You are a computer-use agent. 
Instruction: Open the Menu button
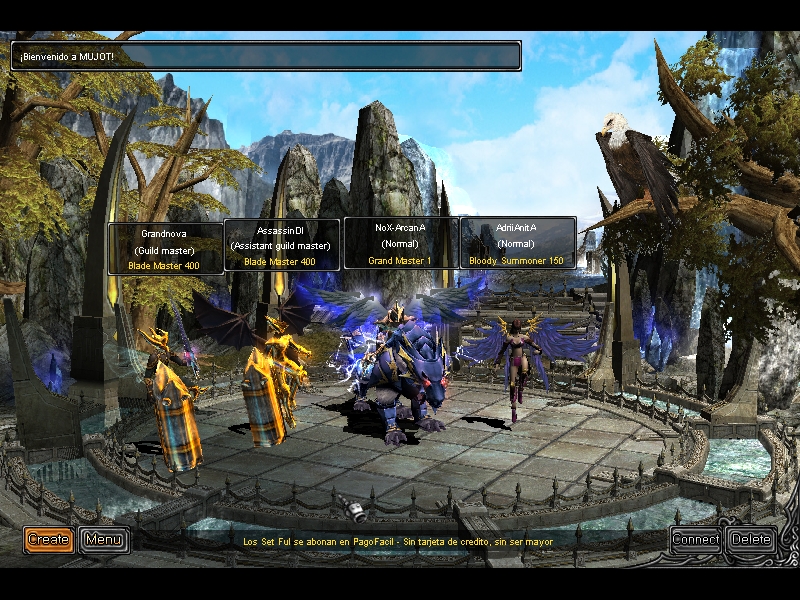(104, 540)
